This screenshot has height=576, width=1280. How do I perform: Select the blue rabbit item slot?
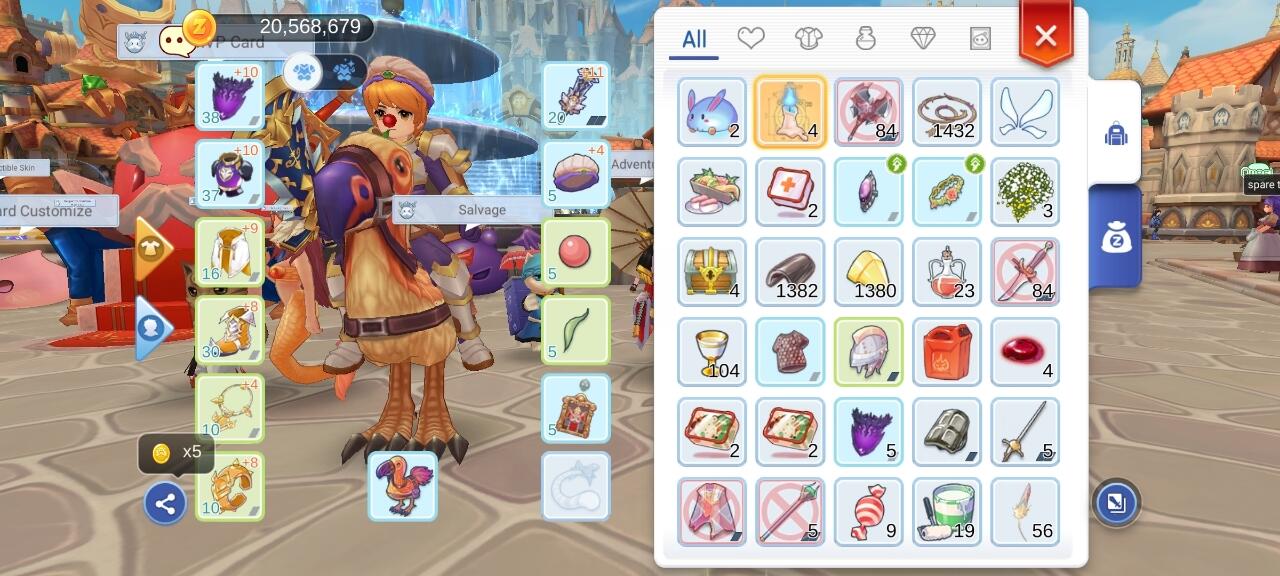pos(712,112)
